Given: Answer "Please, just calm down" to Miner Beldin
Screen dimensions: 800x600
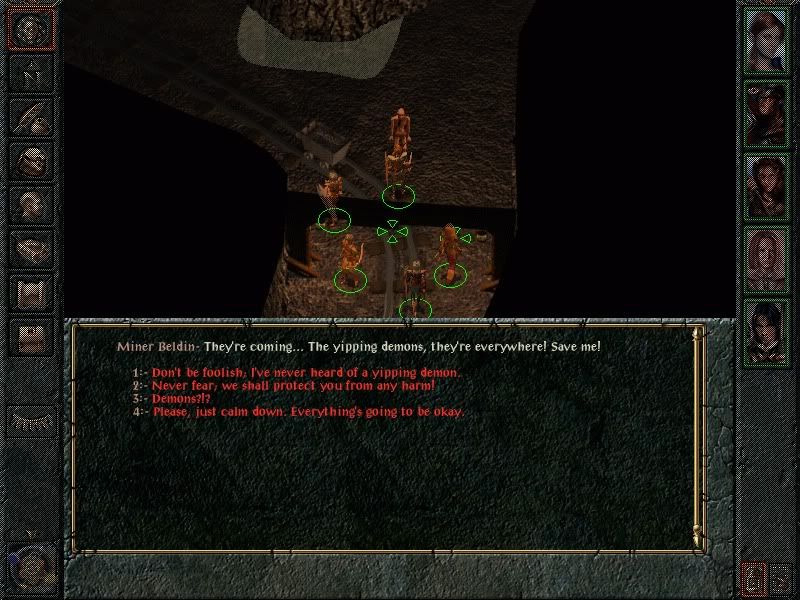Looking at the screenshot, I should click(x=307, y=411).
